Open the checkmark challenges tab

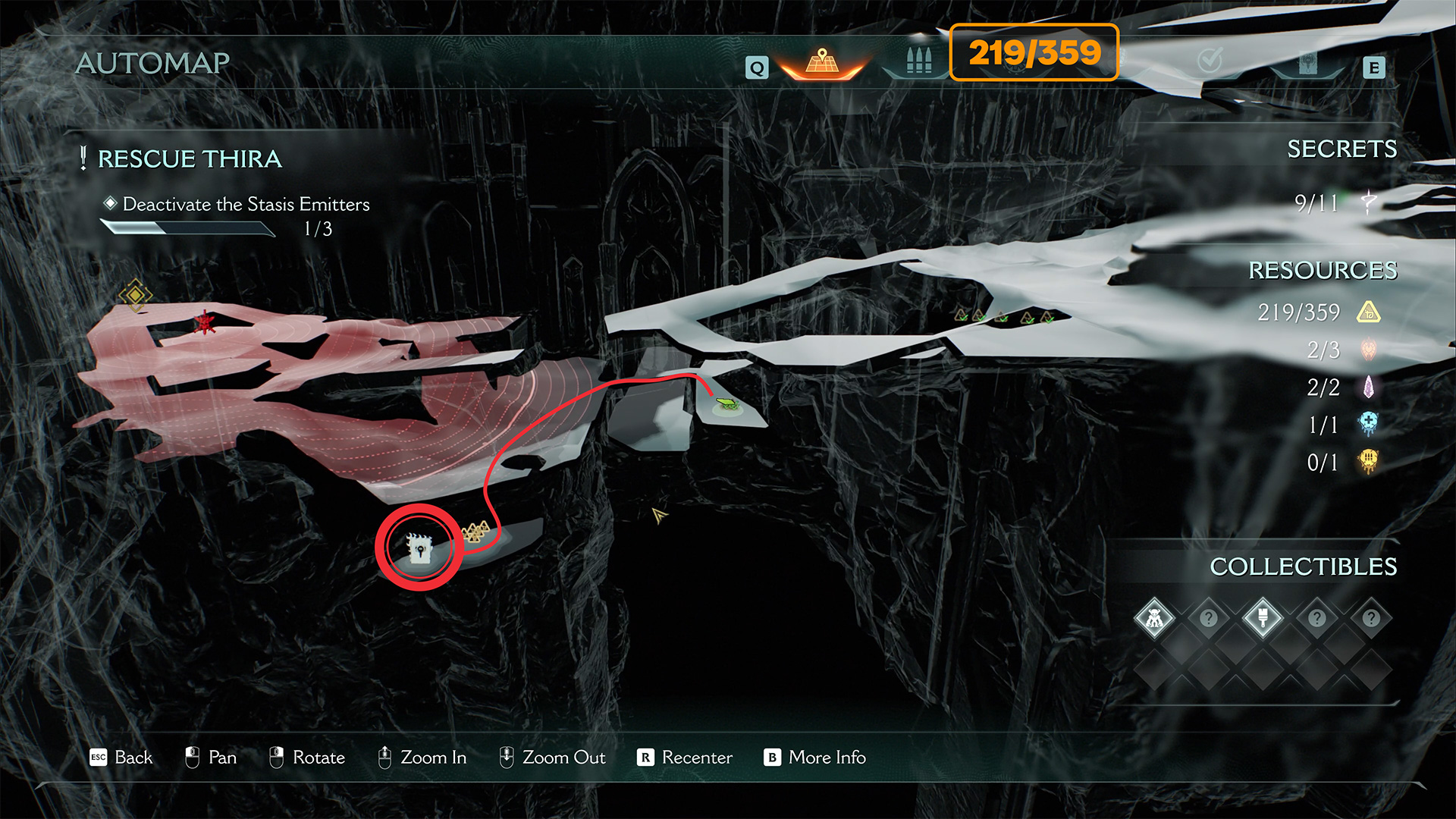[1210, 61]
